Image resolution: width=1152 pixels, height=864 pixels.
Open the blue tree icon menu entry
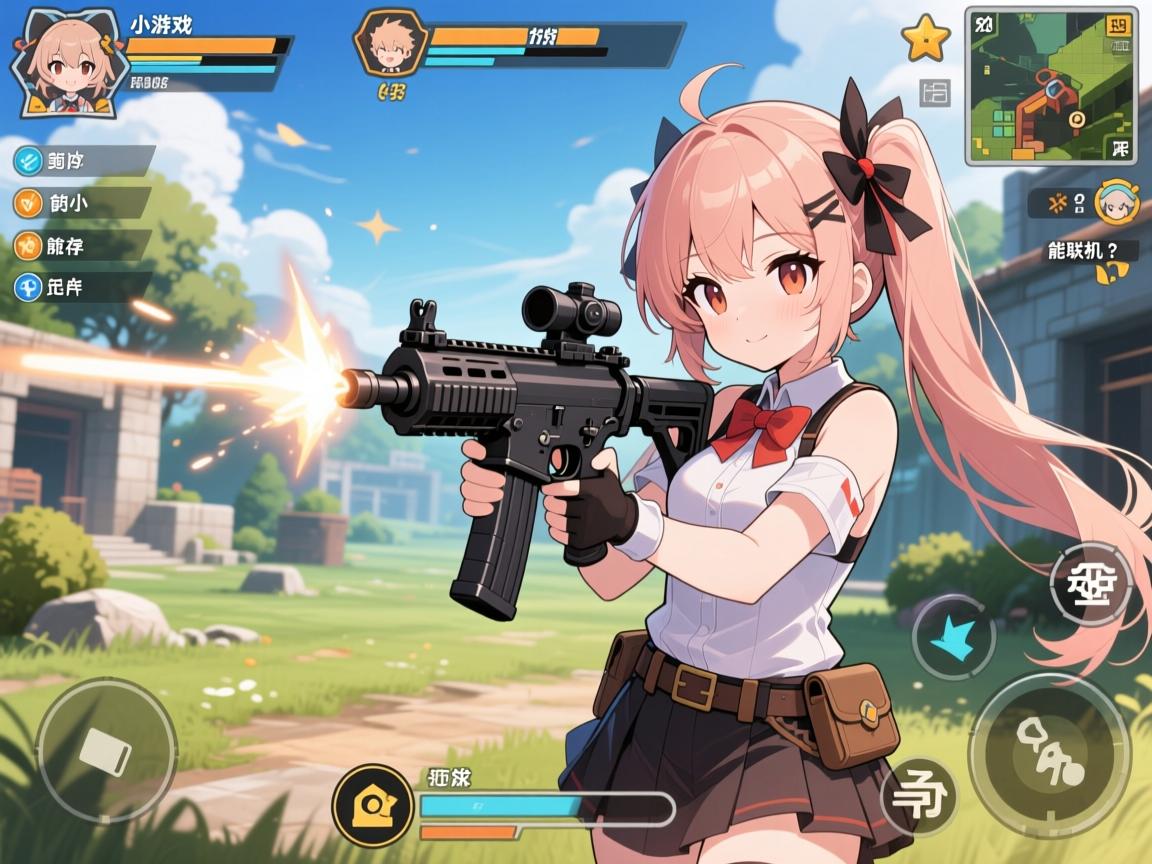click(x=82, y=287)
